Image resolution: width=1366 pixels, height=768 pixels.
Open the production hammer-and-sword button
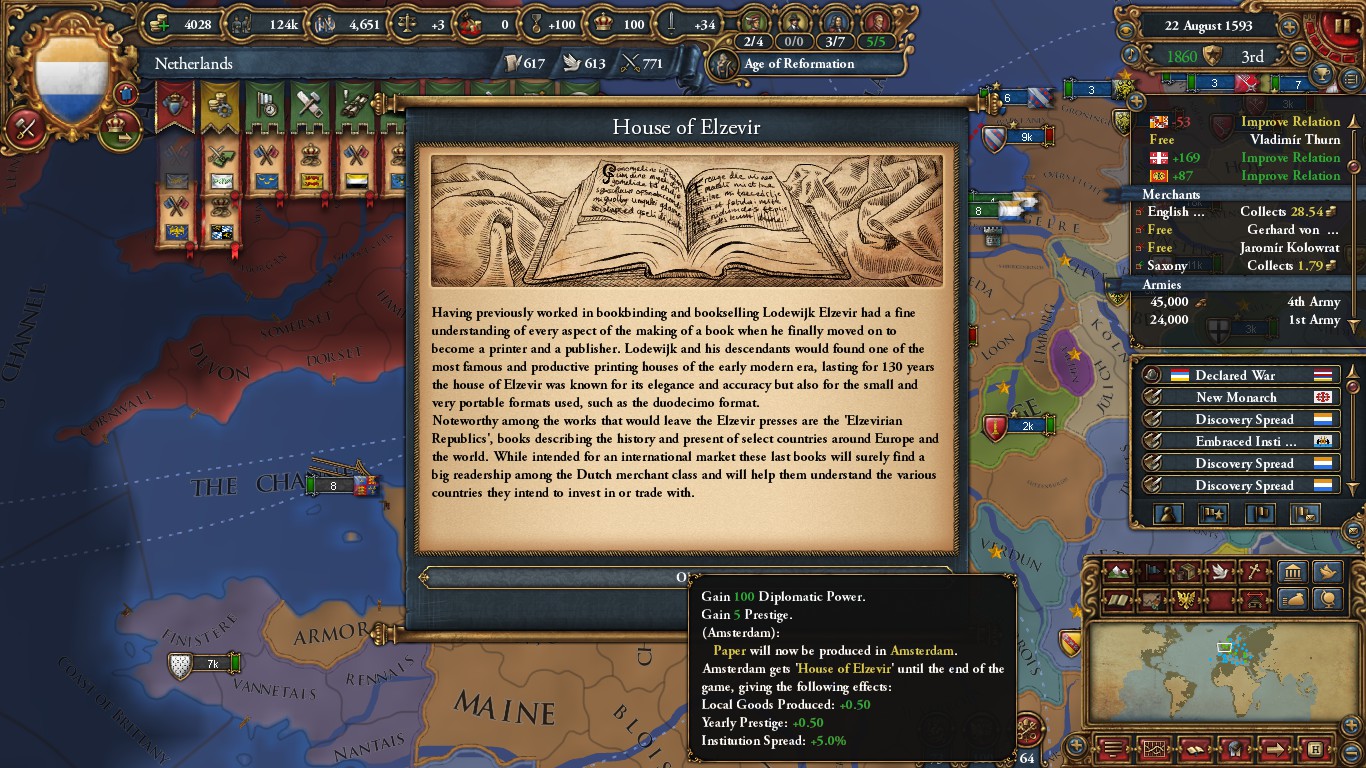[22, 127]
